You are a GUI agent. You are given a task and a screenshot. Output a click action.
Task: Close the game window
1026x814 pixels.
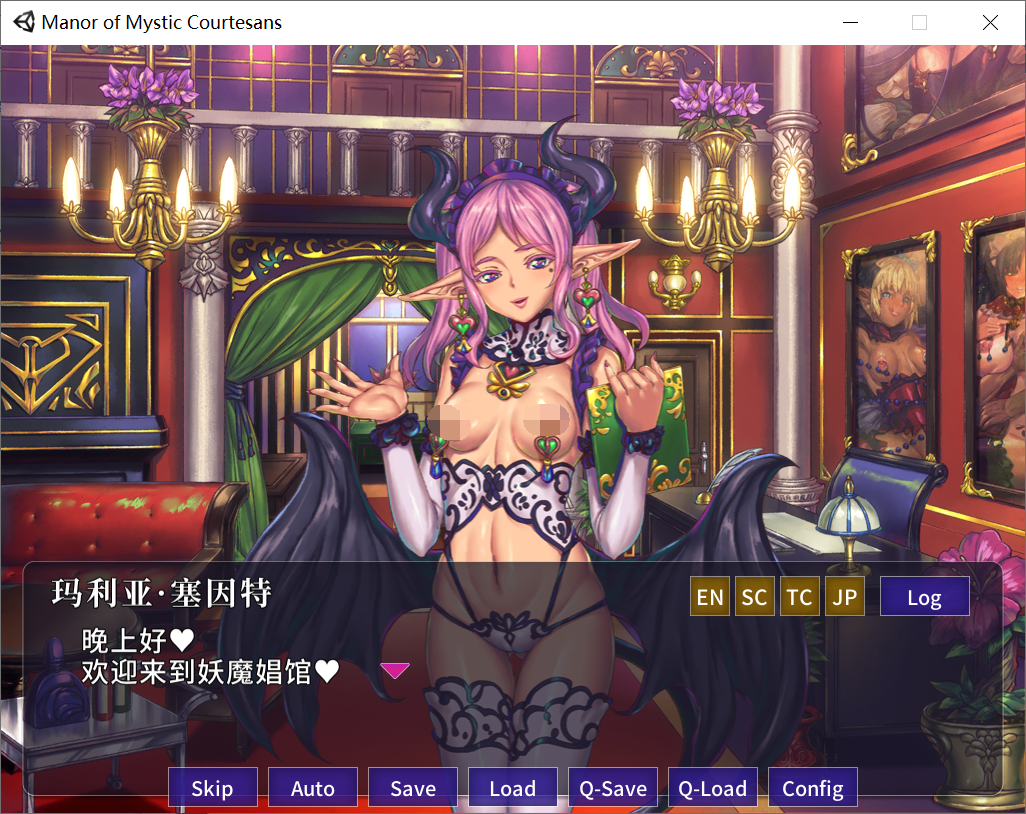click(x=990, y=22)
